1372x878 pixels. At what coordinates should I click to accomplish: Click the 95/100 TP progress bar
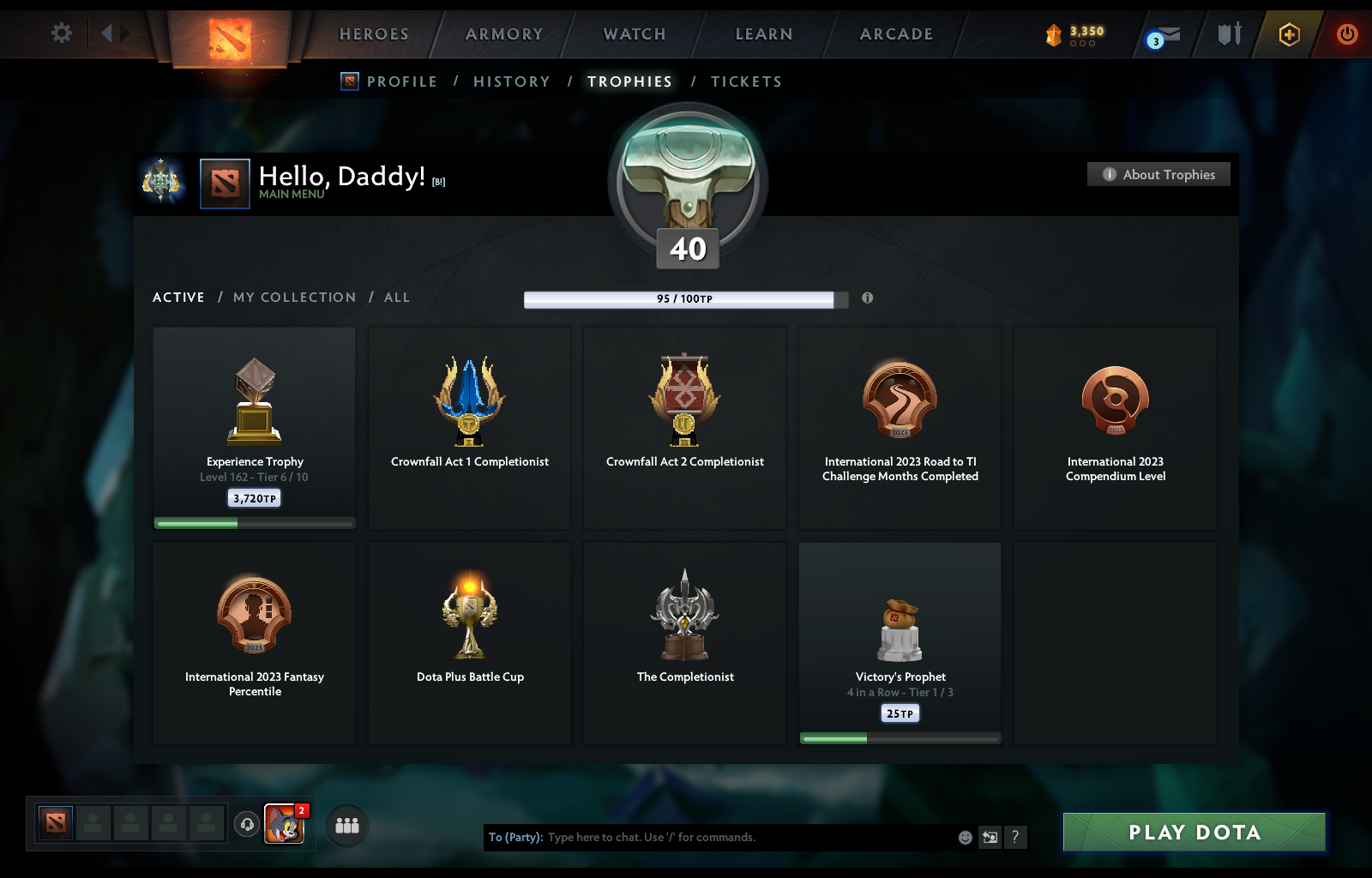coord(680,299)
